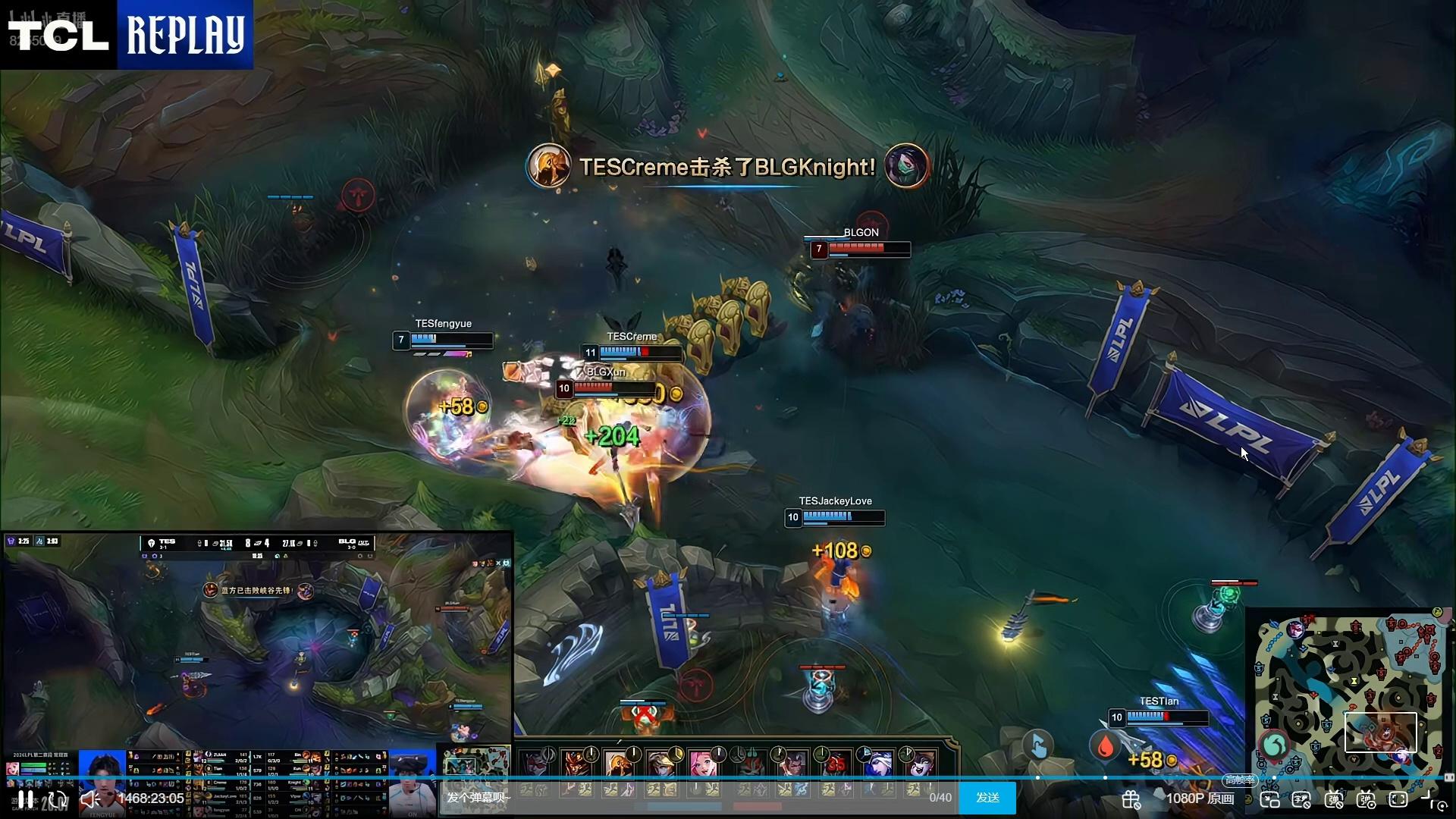The width and height of the screenshot is (1456, 819).
Task: Refresh the live stream with the reload icon
Action: click(58, 799)
